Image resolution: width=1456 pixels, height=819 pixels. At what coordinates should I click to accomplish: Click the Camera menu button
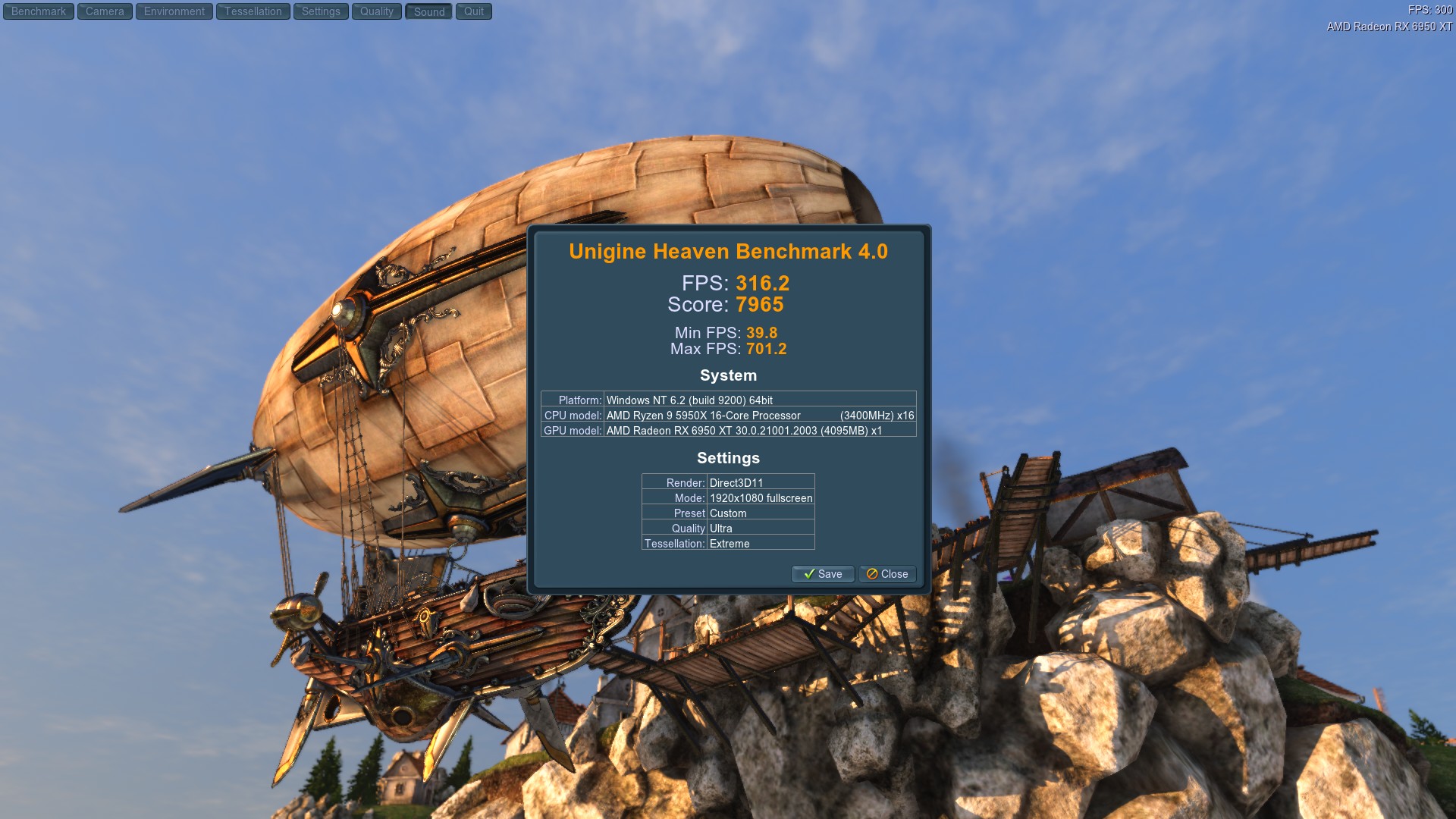[x=105, y=11]
